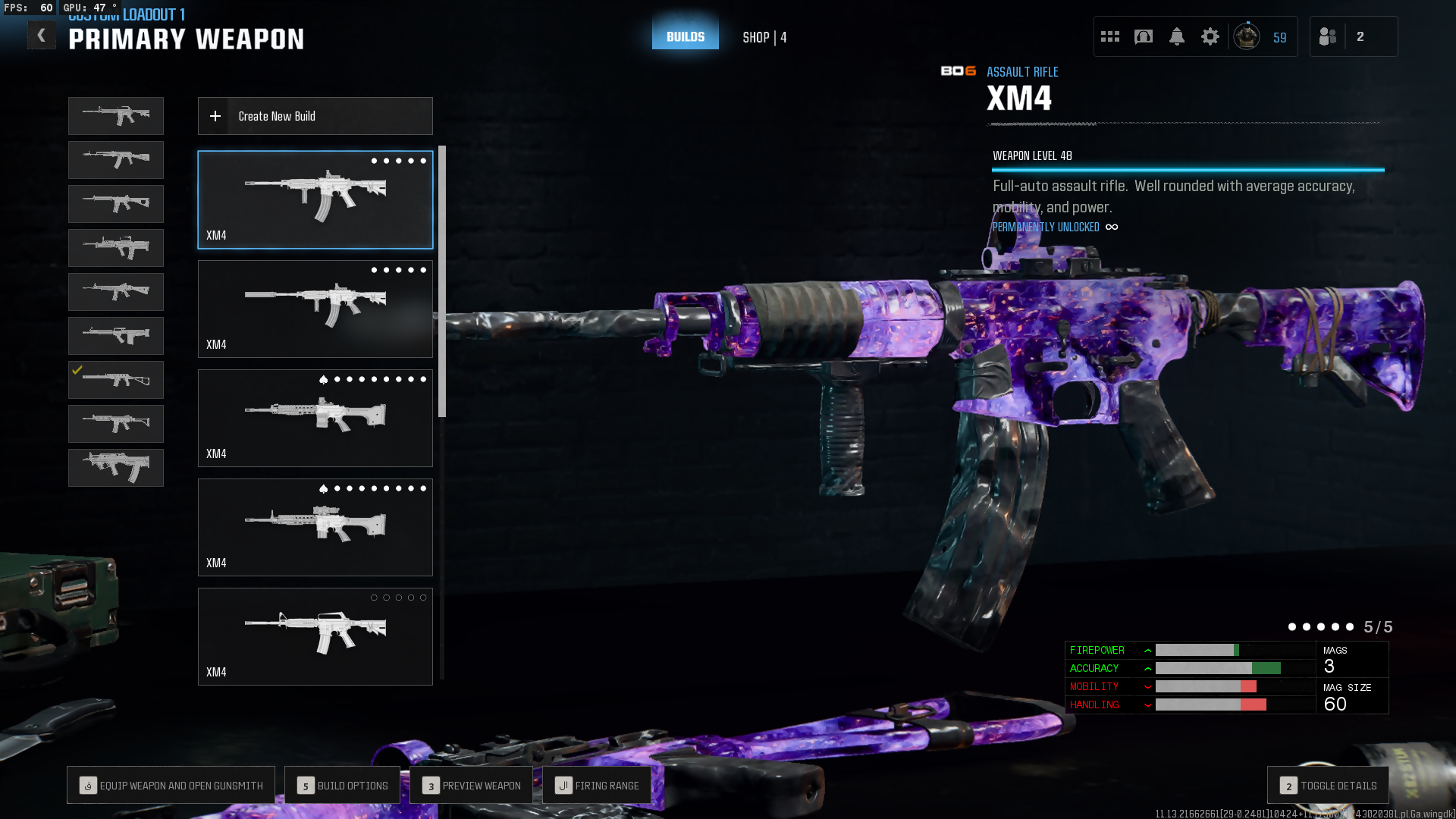Open Build Options
This screenshot has width=1456, height=819.
[x=343, y=786]
